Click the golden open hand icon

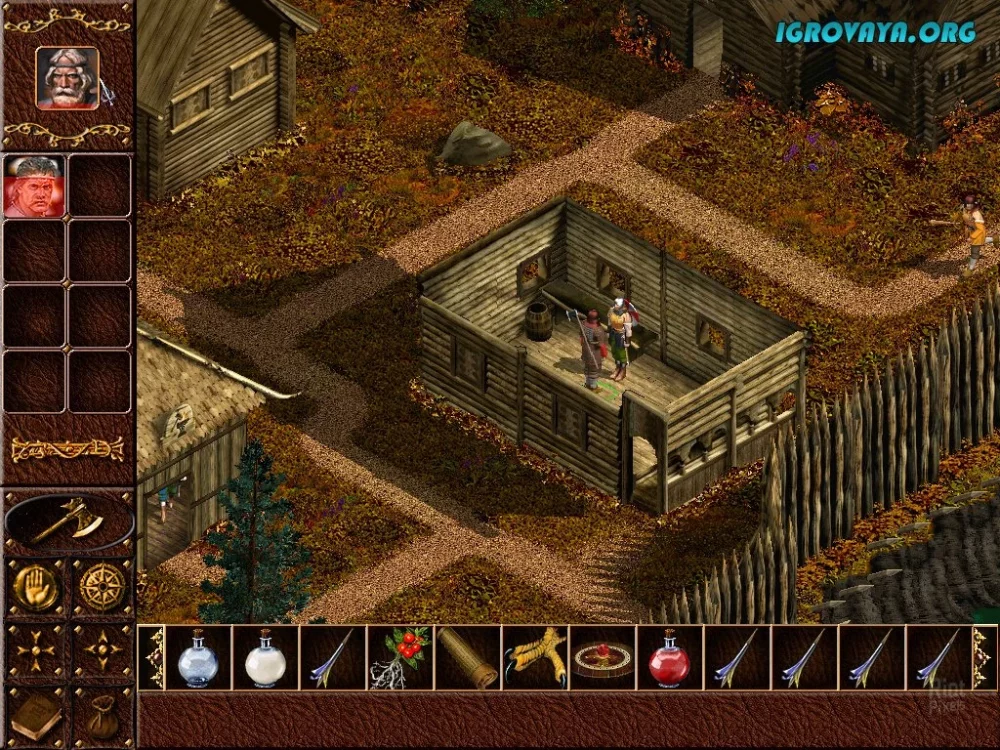(x=34, y=588)
